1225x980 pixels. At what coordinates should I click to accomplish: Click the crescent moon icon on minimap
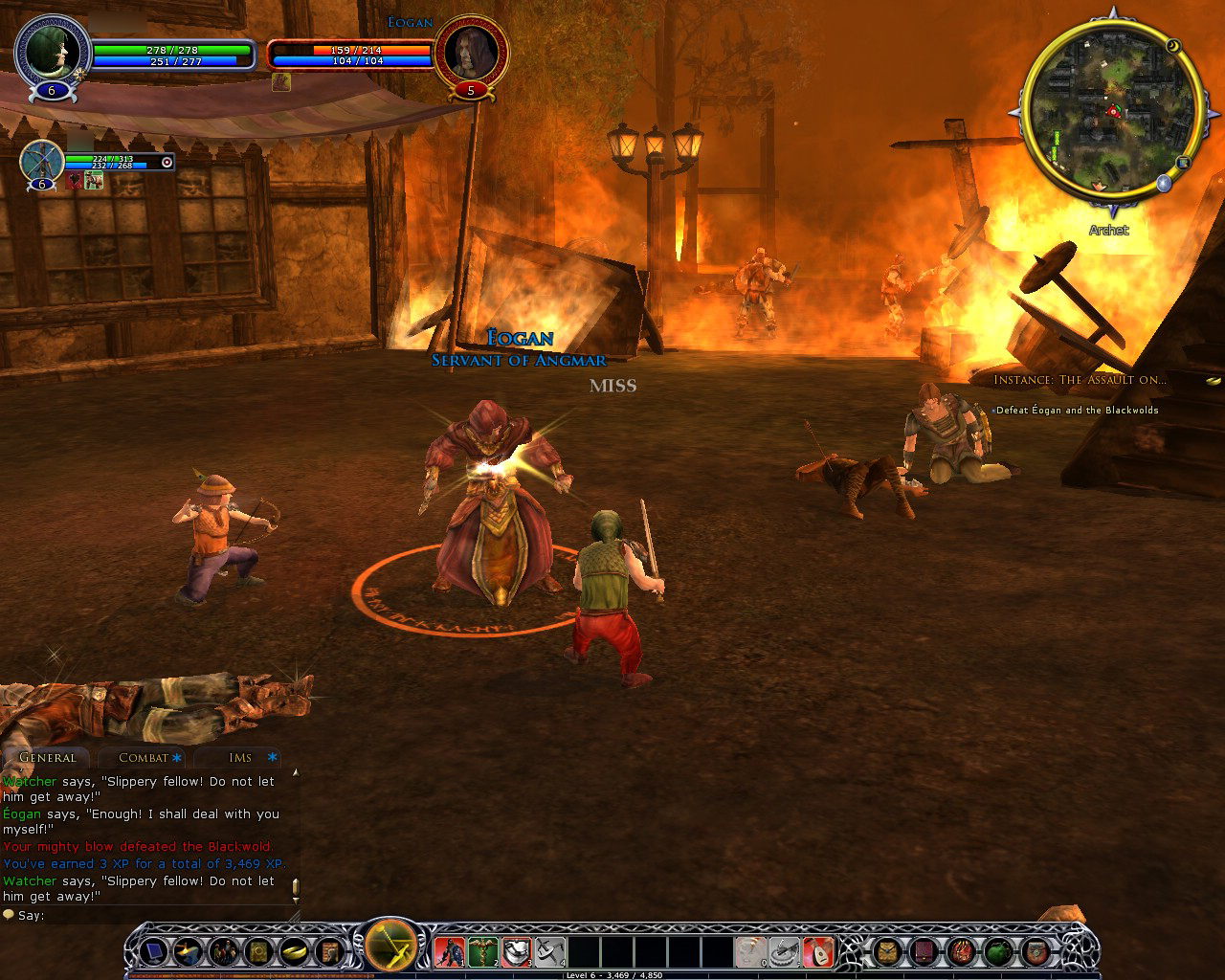(1173, 45)
